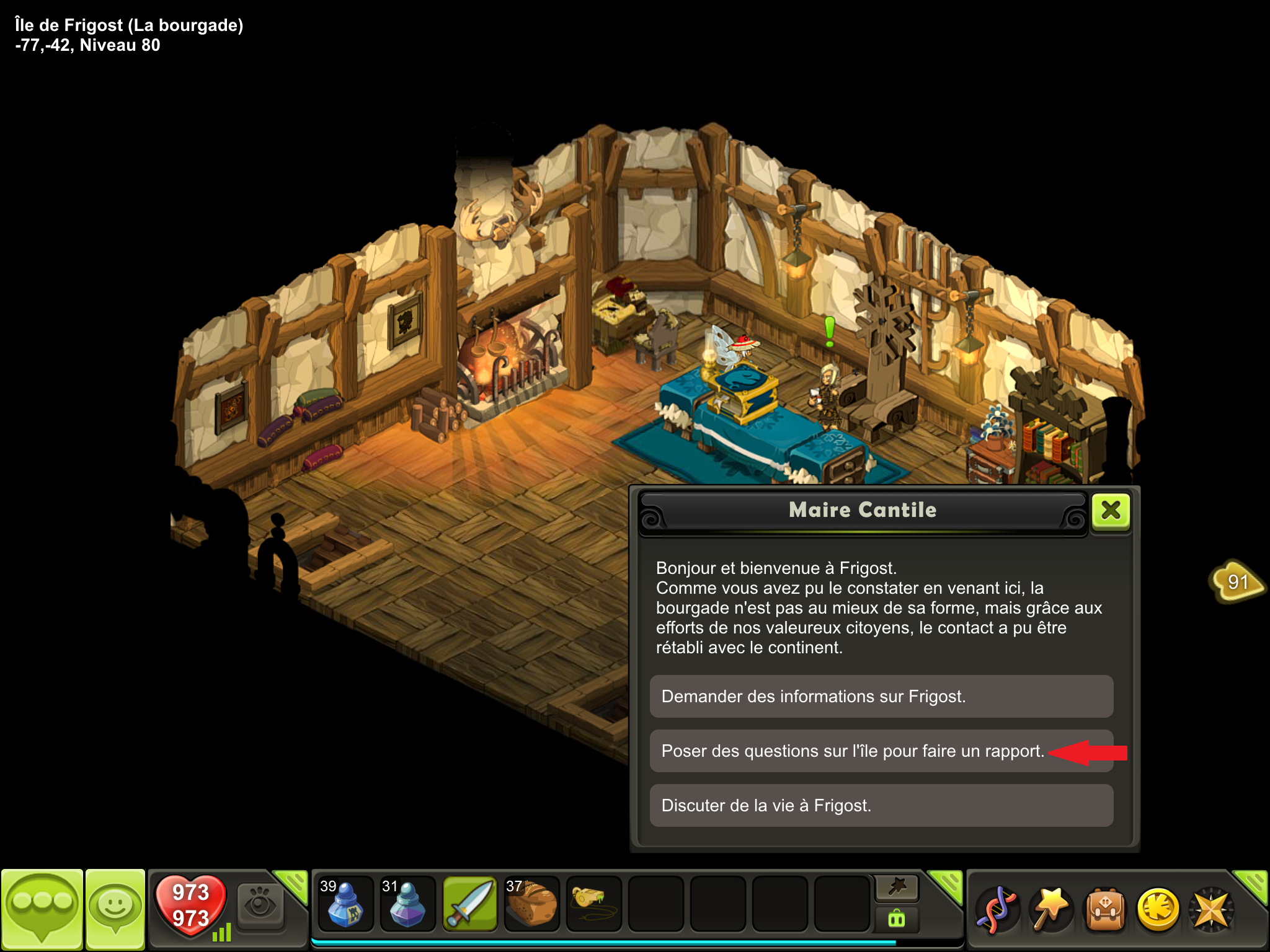Select the sword weapon slot
The image size is (1270, 952).
click(470, 905)
